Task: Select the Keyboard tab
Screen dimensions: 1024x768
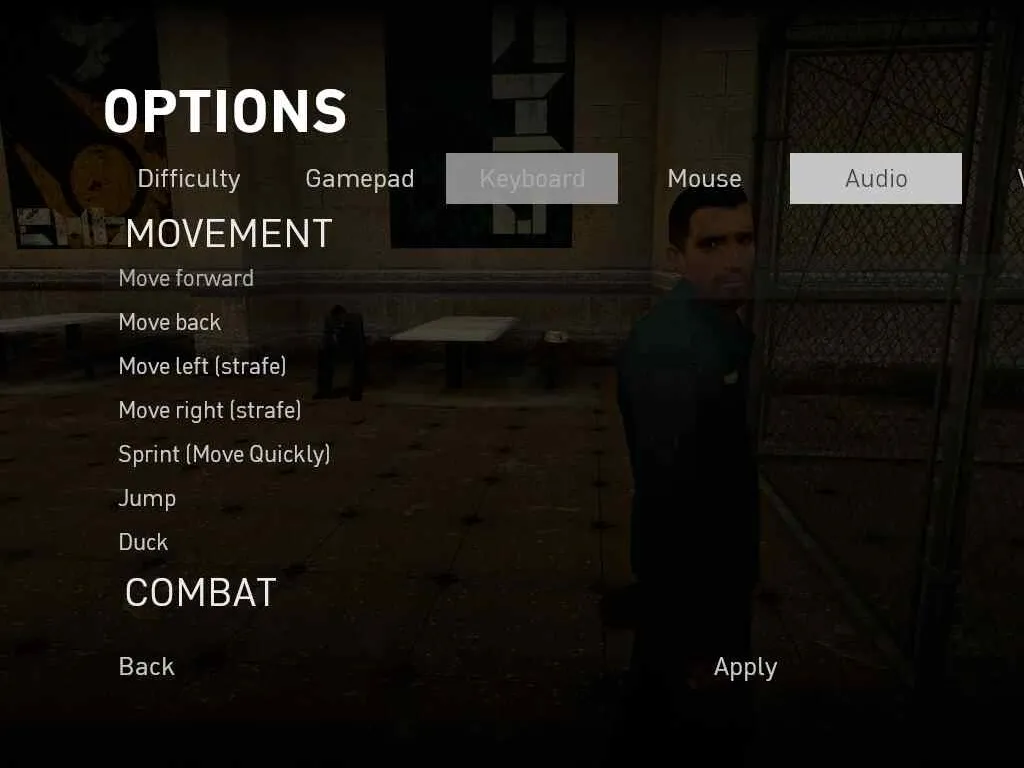Action: [532, 179]
